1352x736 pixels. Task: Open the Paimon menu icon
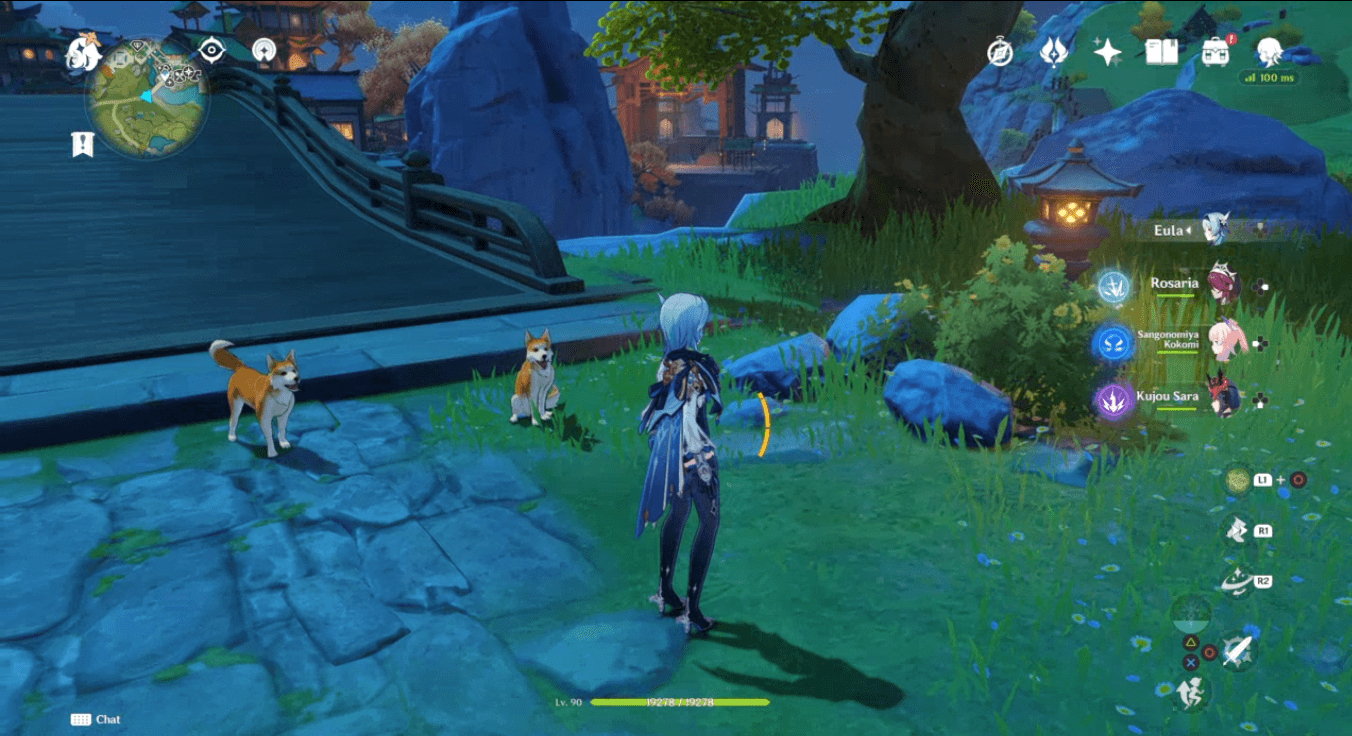[x=83, y=54]
